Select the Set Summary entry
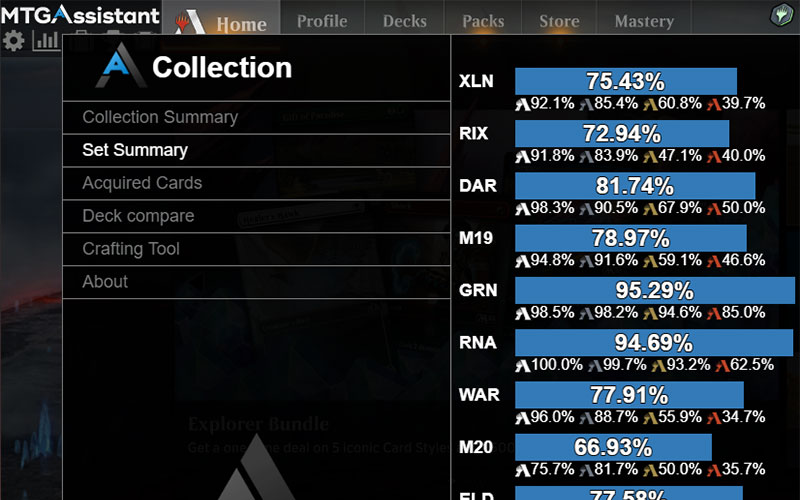Viewport: 800px width, 500px height. (x=135, y=150)
